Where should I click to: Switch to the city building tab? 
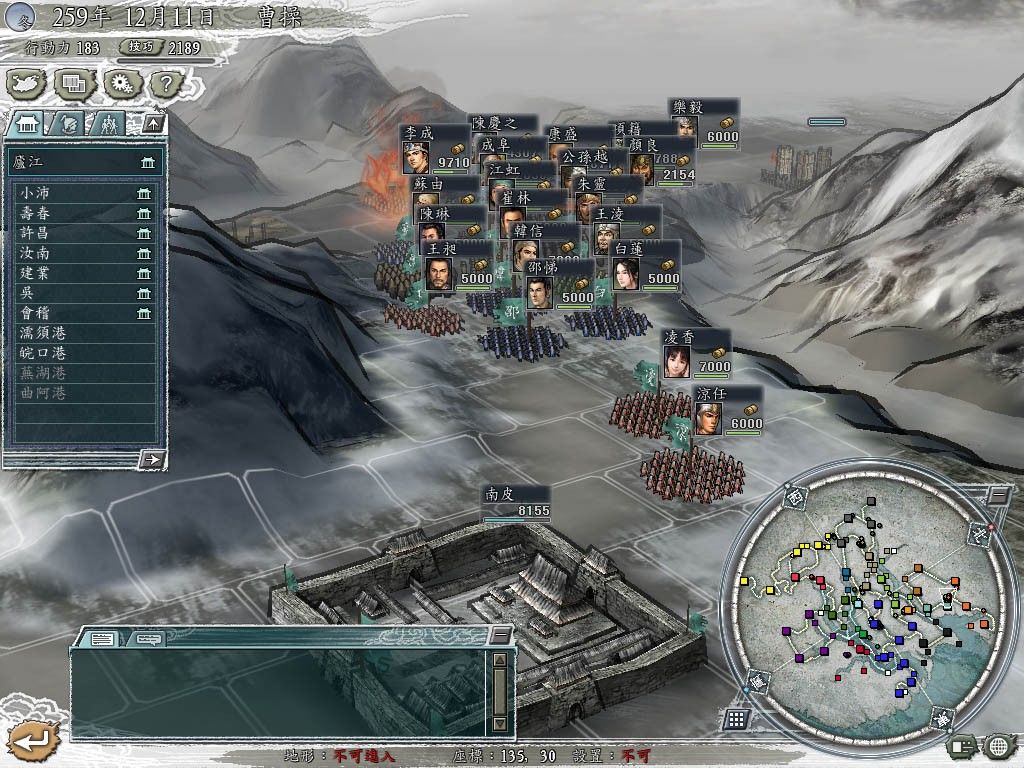(x=27, y=123)
